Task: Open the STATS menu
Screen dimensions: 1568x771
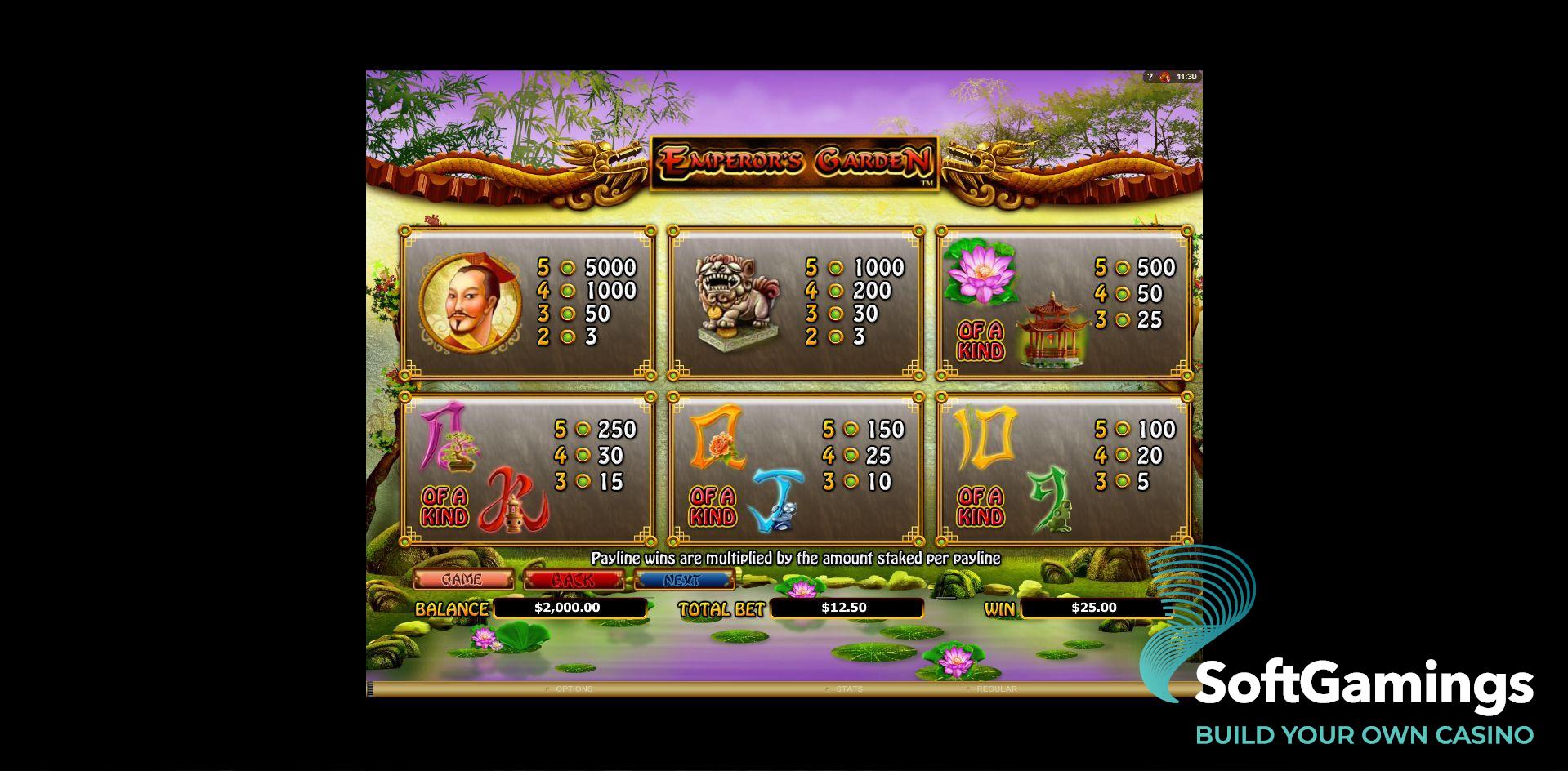Action: tap(850, 689)
